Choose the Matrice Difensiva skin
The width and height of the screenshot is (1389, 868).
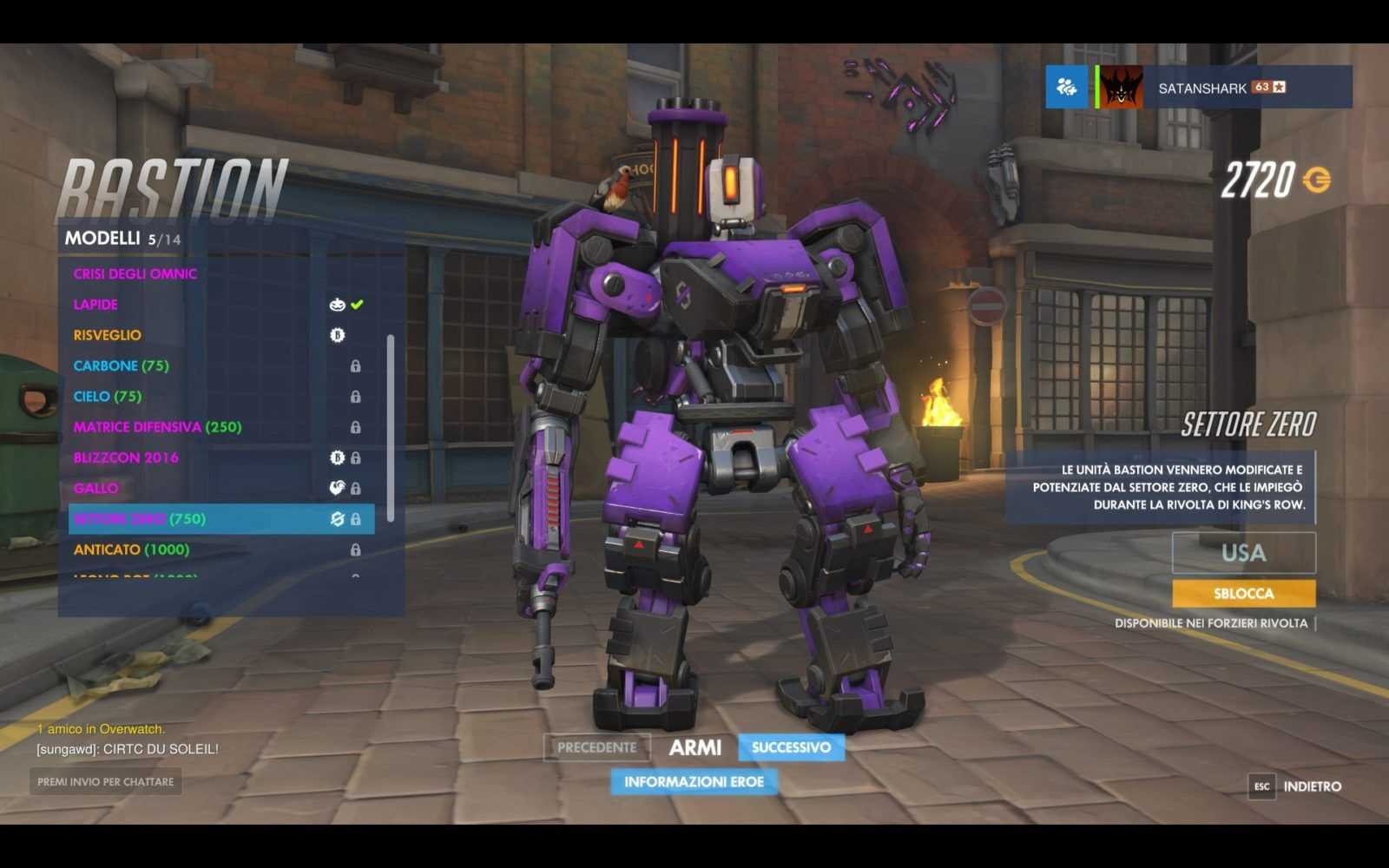[157, 427]
